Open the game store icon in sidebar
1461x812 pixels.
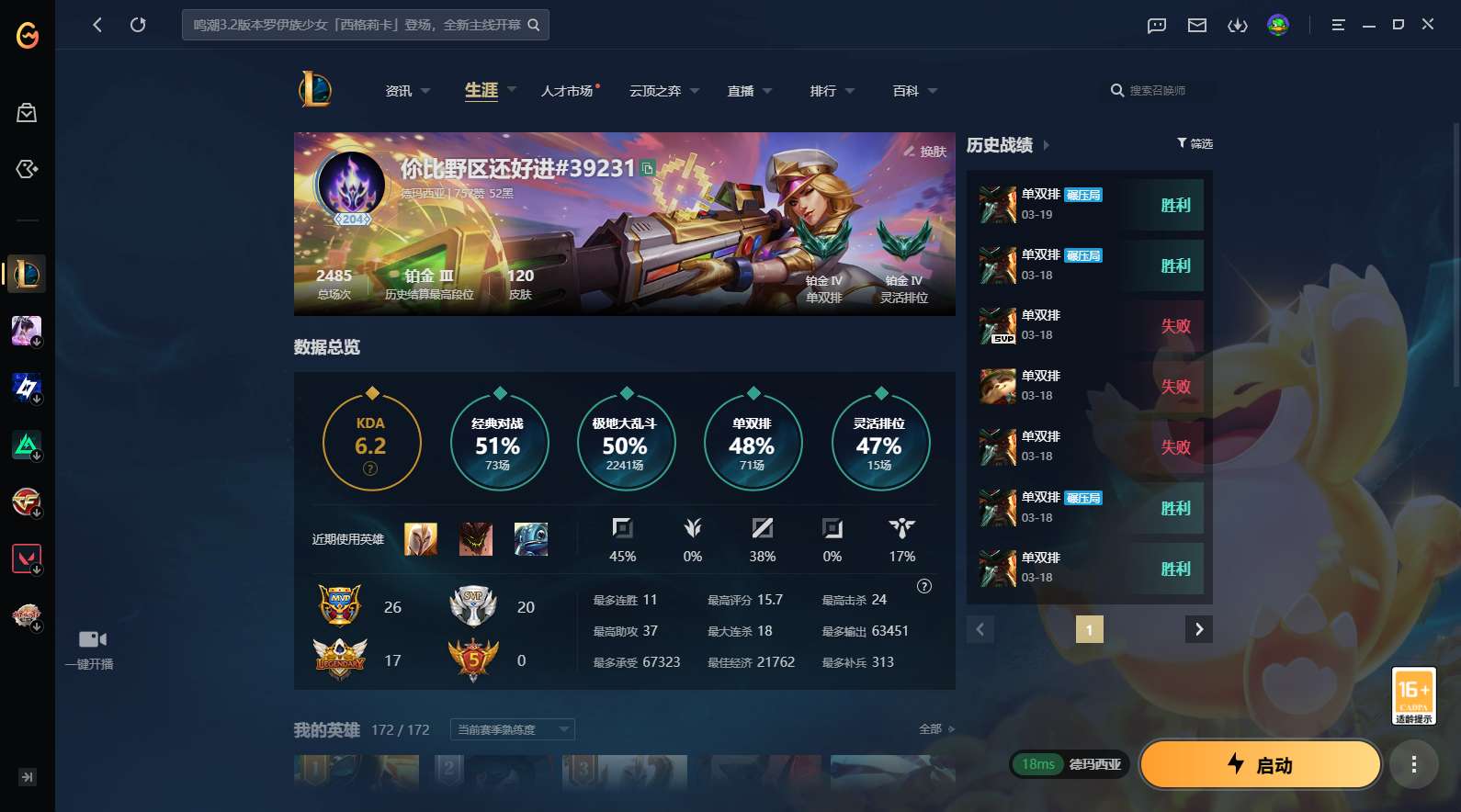(27, 112)
